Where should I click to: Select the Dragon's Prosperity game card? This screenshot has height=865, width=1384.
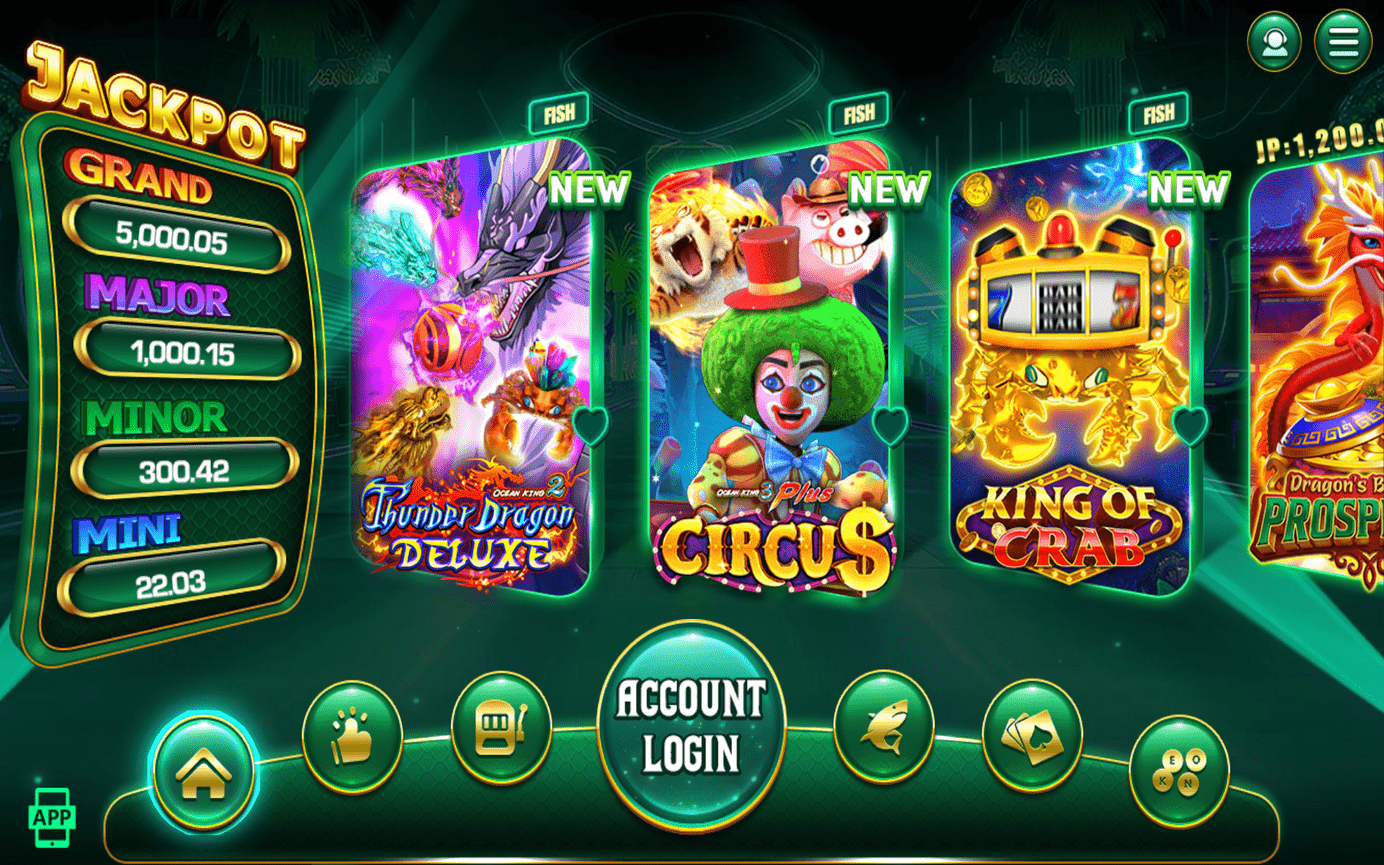coord(1320,370)
